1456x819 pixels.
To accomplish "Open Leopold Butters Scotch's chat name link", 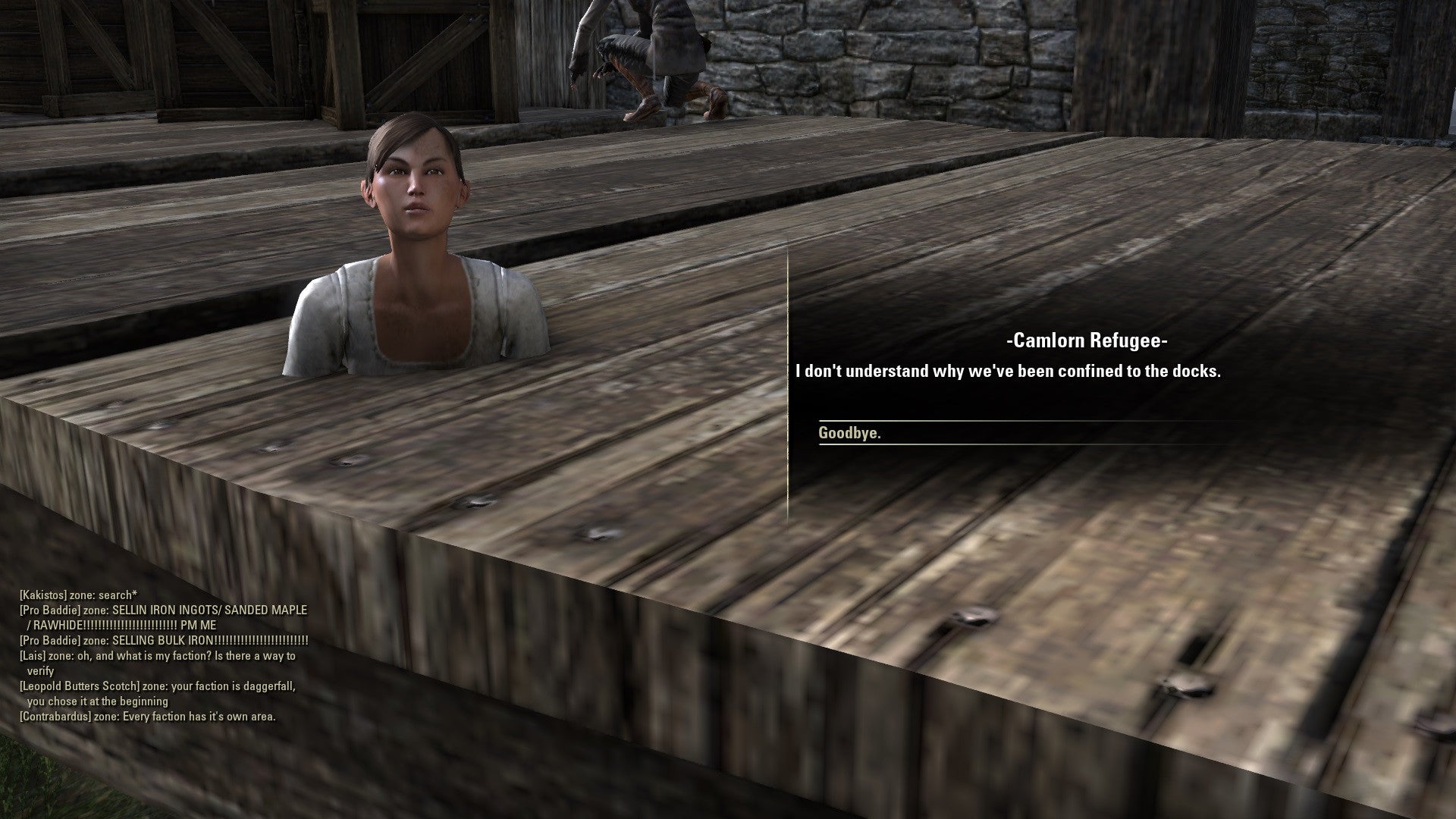I will tap(80, 686).
